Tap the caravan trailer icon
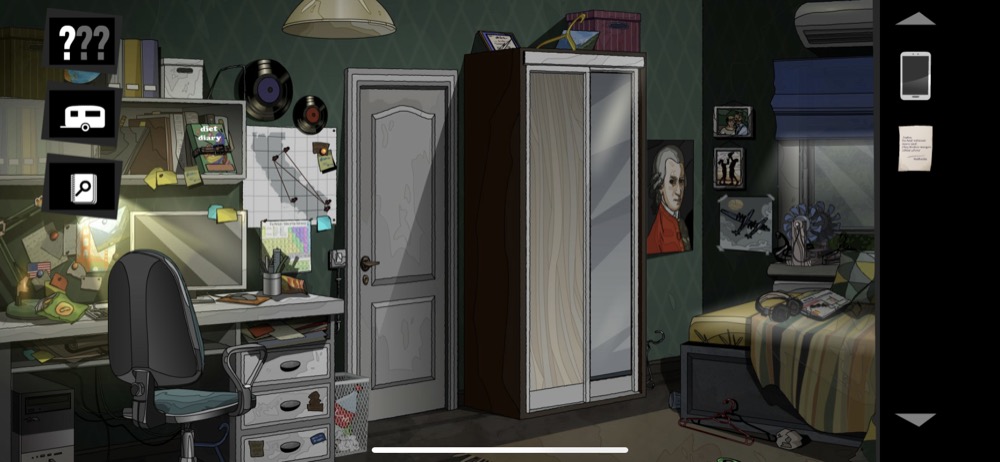This screenshot has height=462, width=1000. (82, 115)
